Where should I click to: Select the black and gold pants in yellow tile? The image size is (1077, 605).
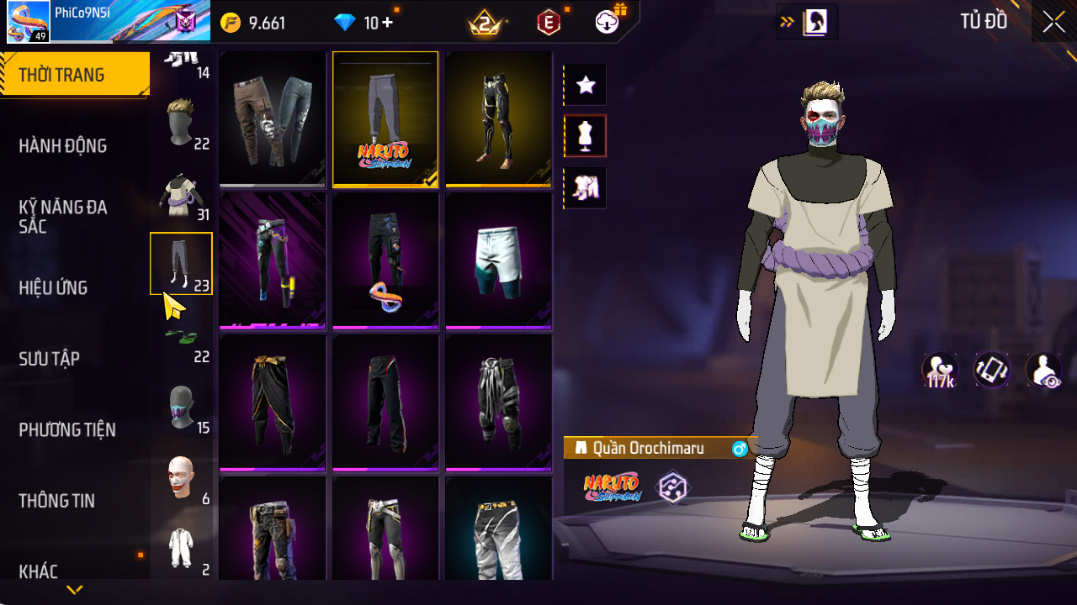(x=498, y=118)
